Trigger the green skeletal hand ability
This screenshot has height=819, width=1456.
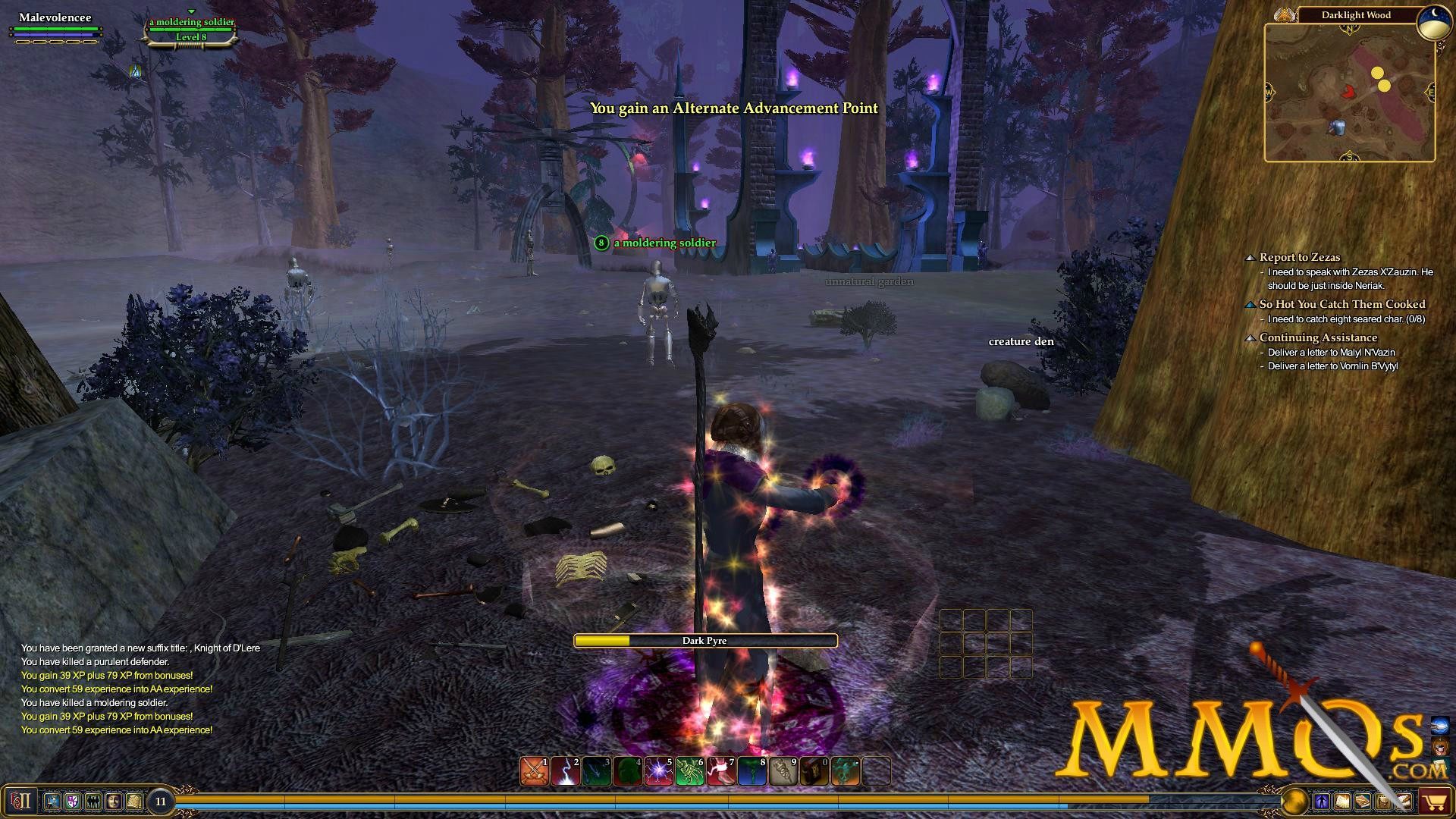[x=689, y=771]
